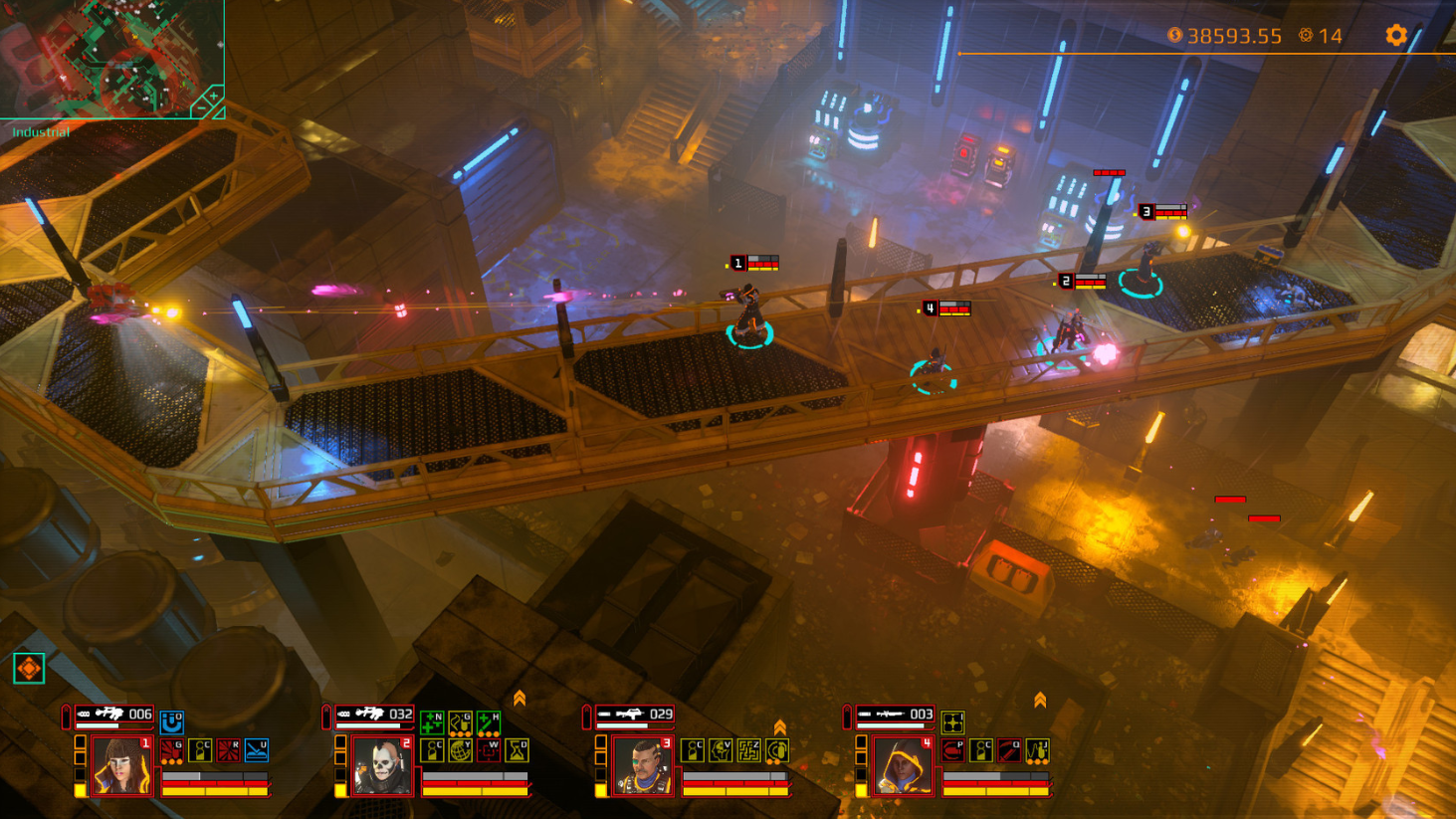The width and height of the screenshot is (1456, 819).
Task: Expand agent 3's promotion chevrons
Action: [780, 725]
